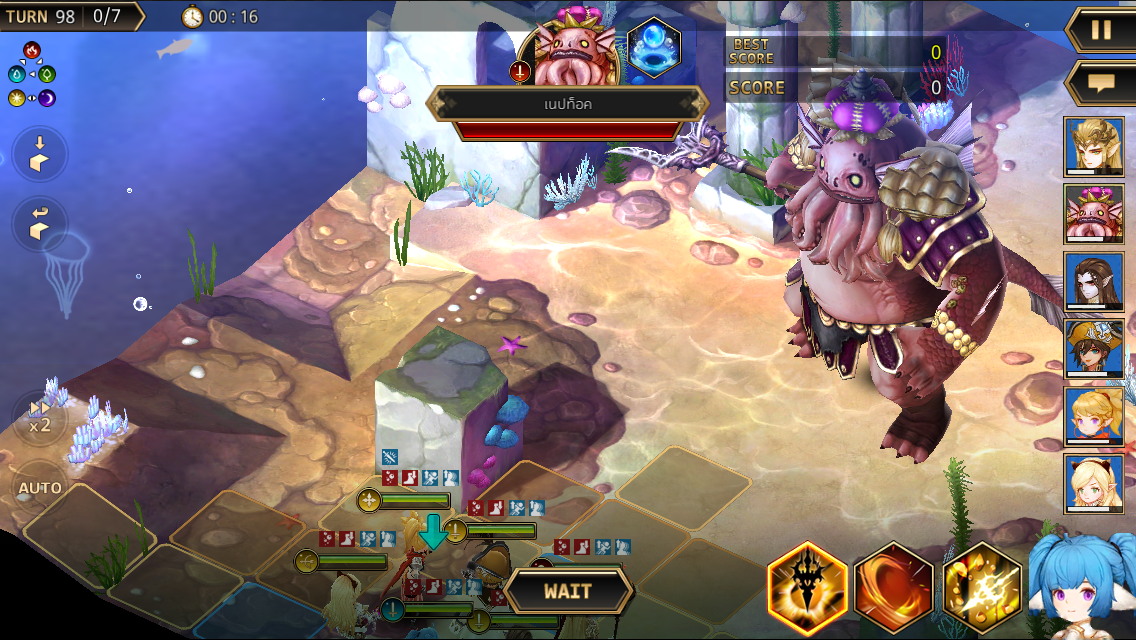
Task: Use the red swirl skill
Action: tap(894, 587)
